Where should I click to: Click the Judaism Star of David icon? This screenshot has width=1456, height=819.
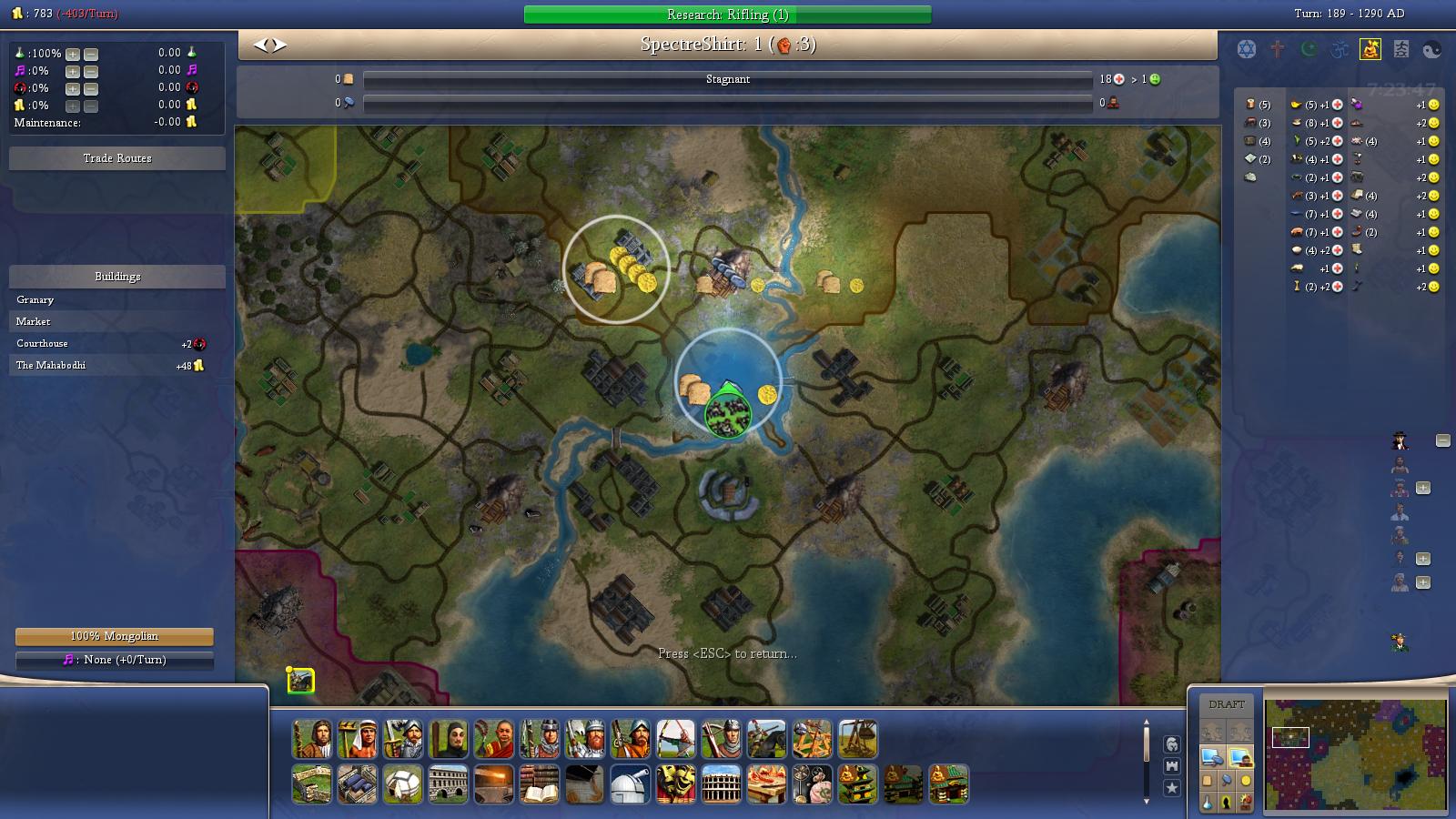pos(1246,49)
